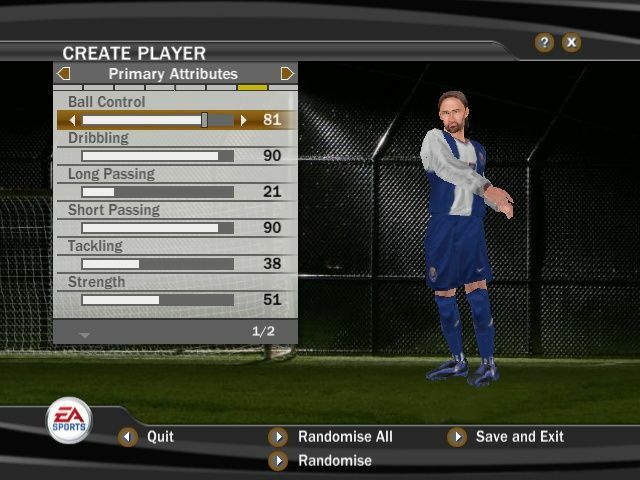Go to previous attribute category arrow
This screenshot has height=480, width=640.
click(63, 74)
